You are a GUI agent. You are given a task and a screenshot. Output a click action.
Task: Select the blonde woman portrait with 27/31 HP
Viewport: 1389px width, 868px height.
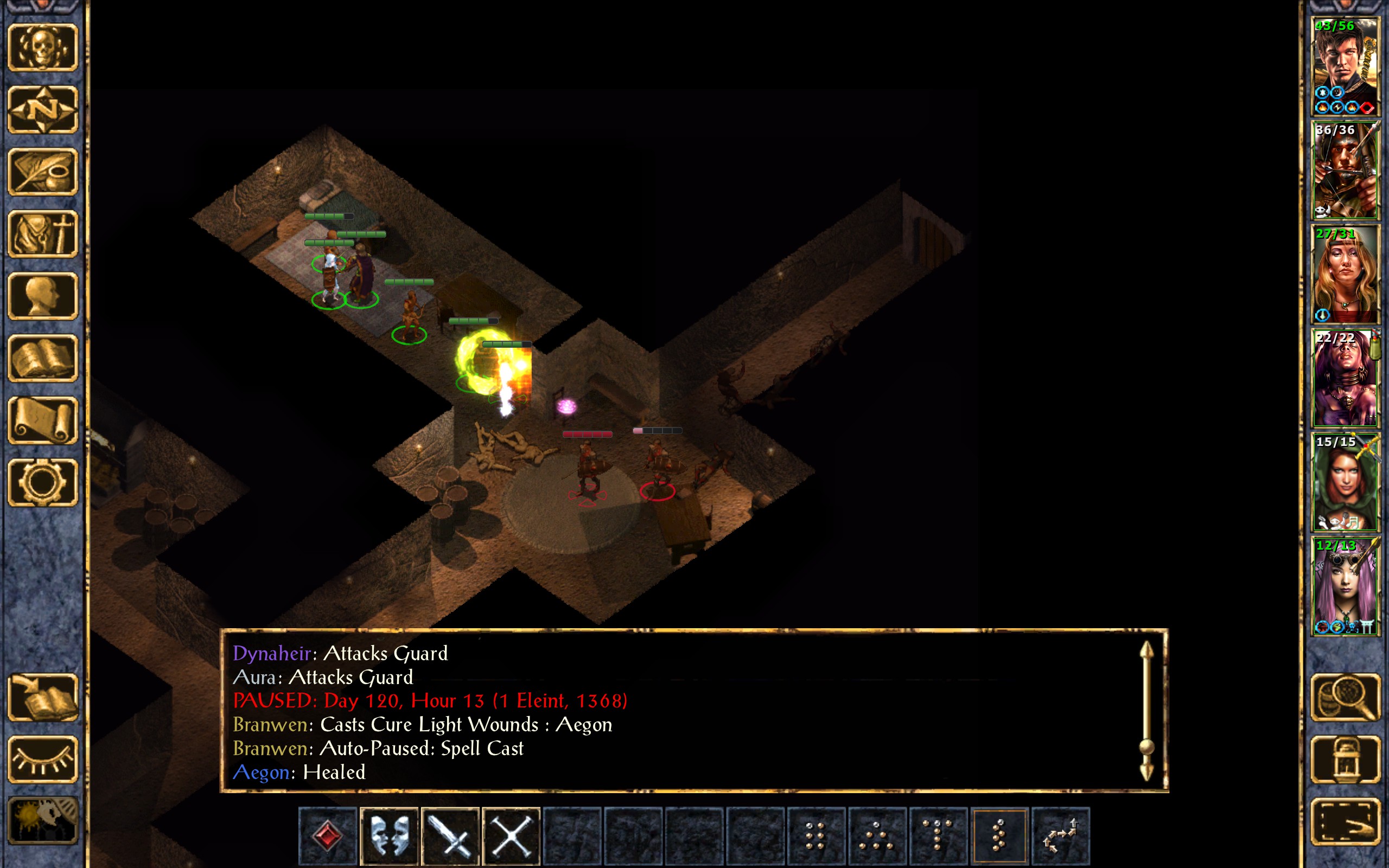pos(1345,275)
